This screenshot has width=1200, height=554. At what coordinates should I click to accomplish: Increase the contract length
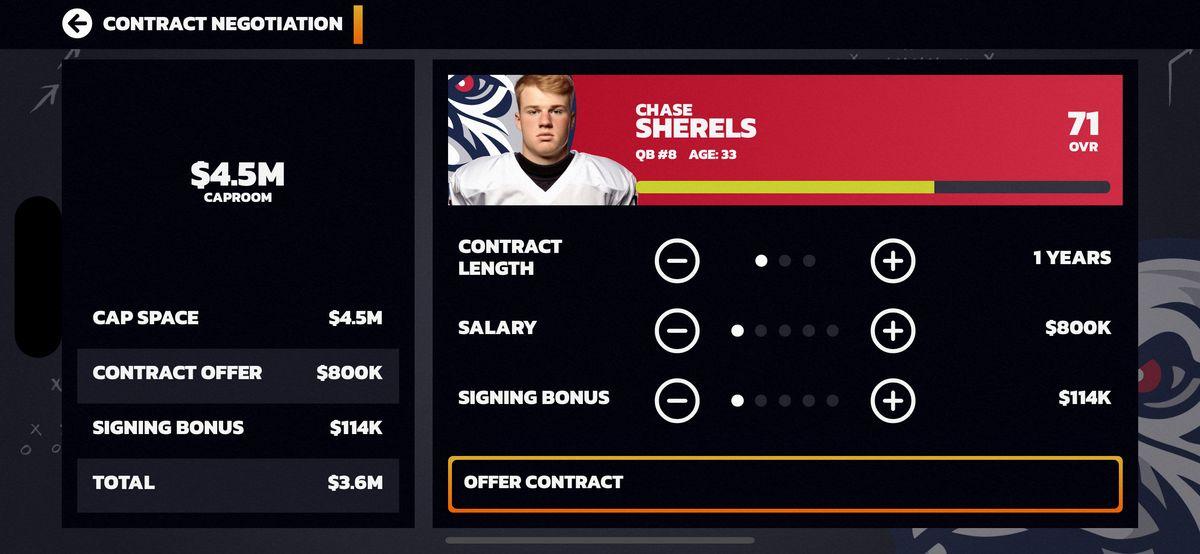pyautogui.click(x=893, y=261)
